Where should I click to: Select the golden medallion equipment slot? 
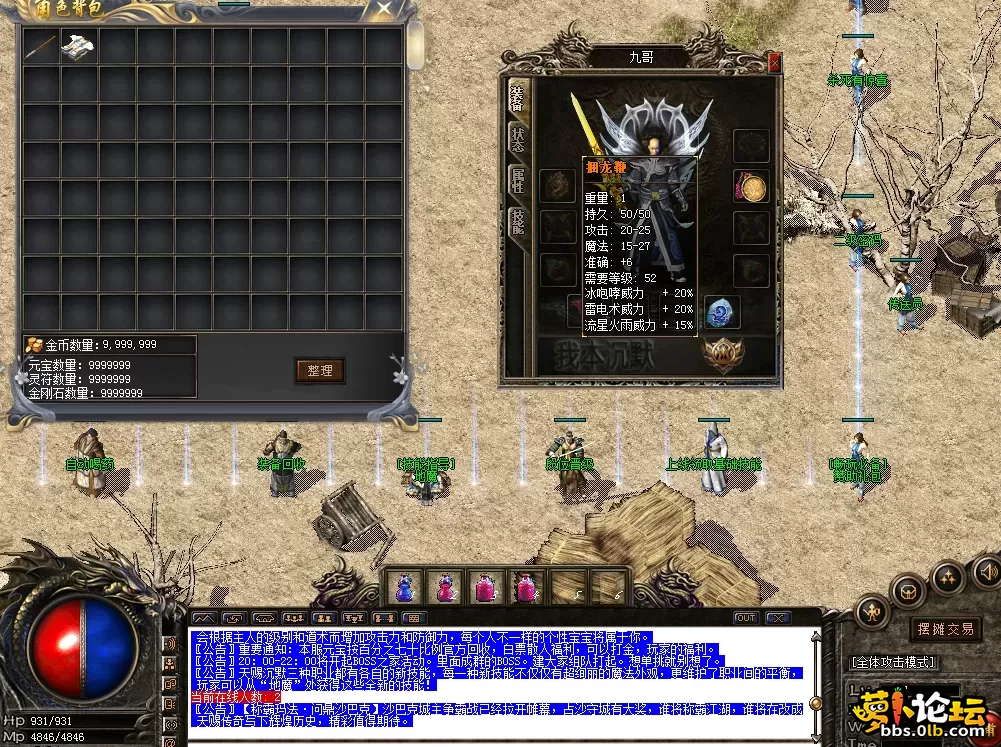(x=751, y=187)
